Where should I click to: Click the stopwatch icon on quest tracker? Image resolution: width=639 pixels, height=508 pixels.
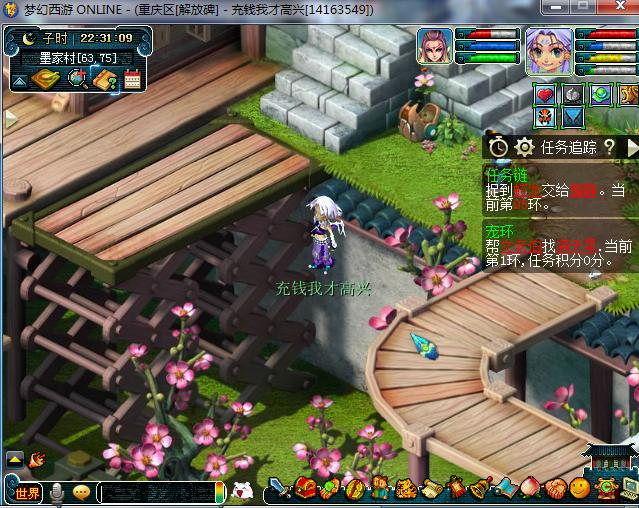[499, 147]
